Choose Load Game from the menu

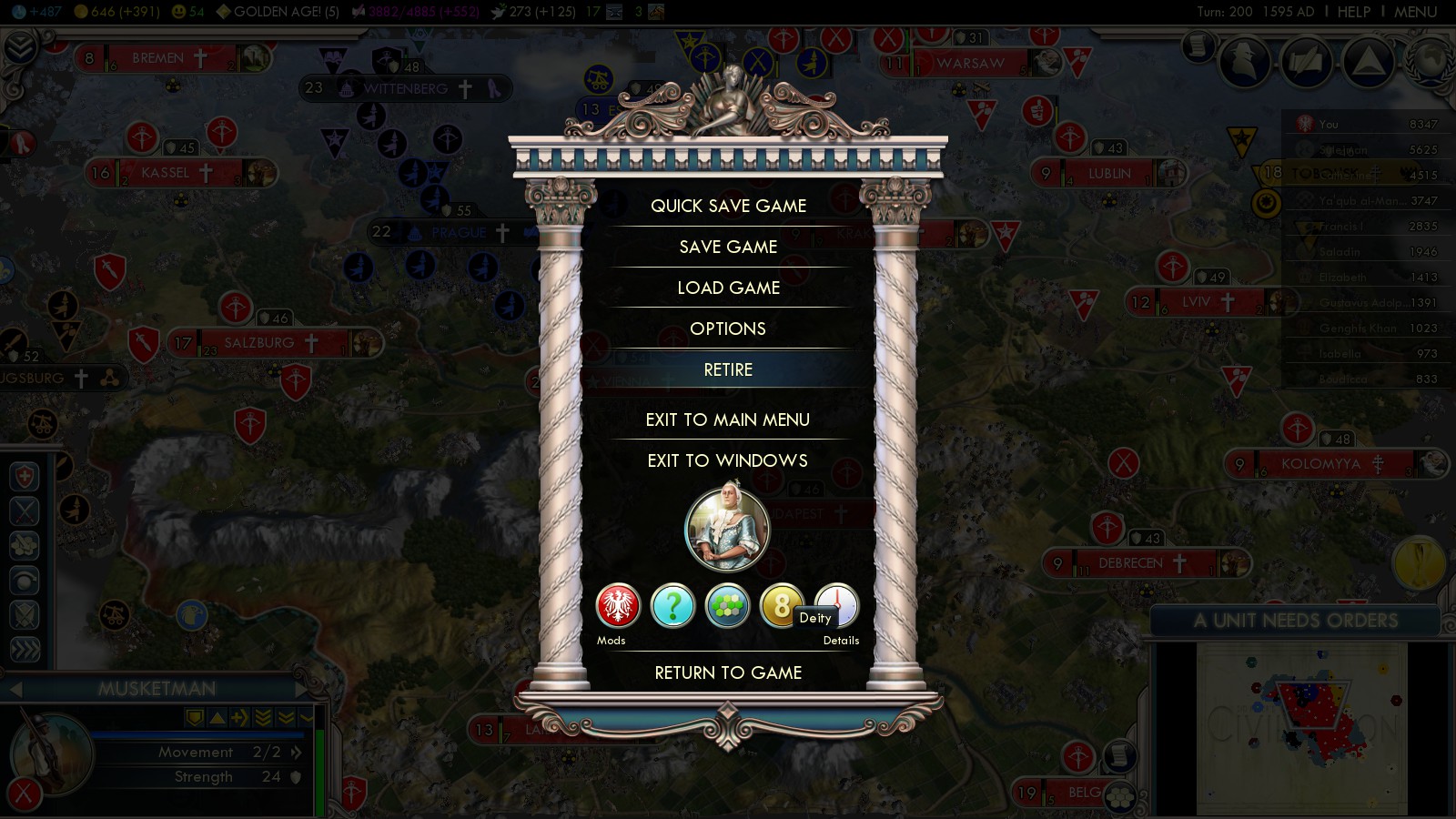728,288
